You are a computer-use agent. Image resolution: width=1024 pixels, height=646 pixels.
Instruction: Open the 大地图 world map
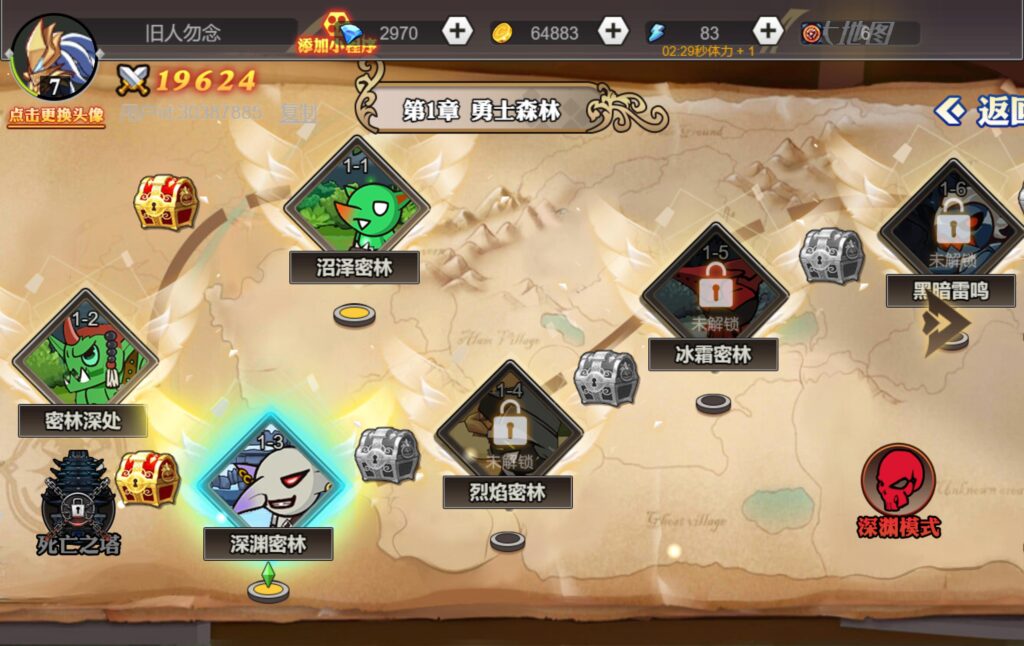(x=858, y=33)
